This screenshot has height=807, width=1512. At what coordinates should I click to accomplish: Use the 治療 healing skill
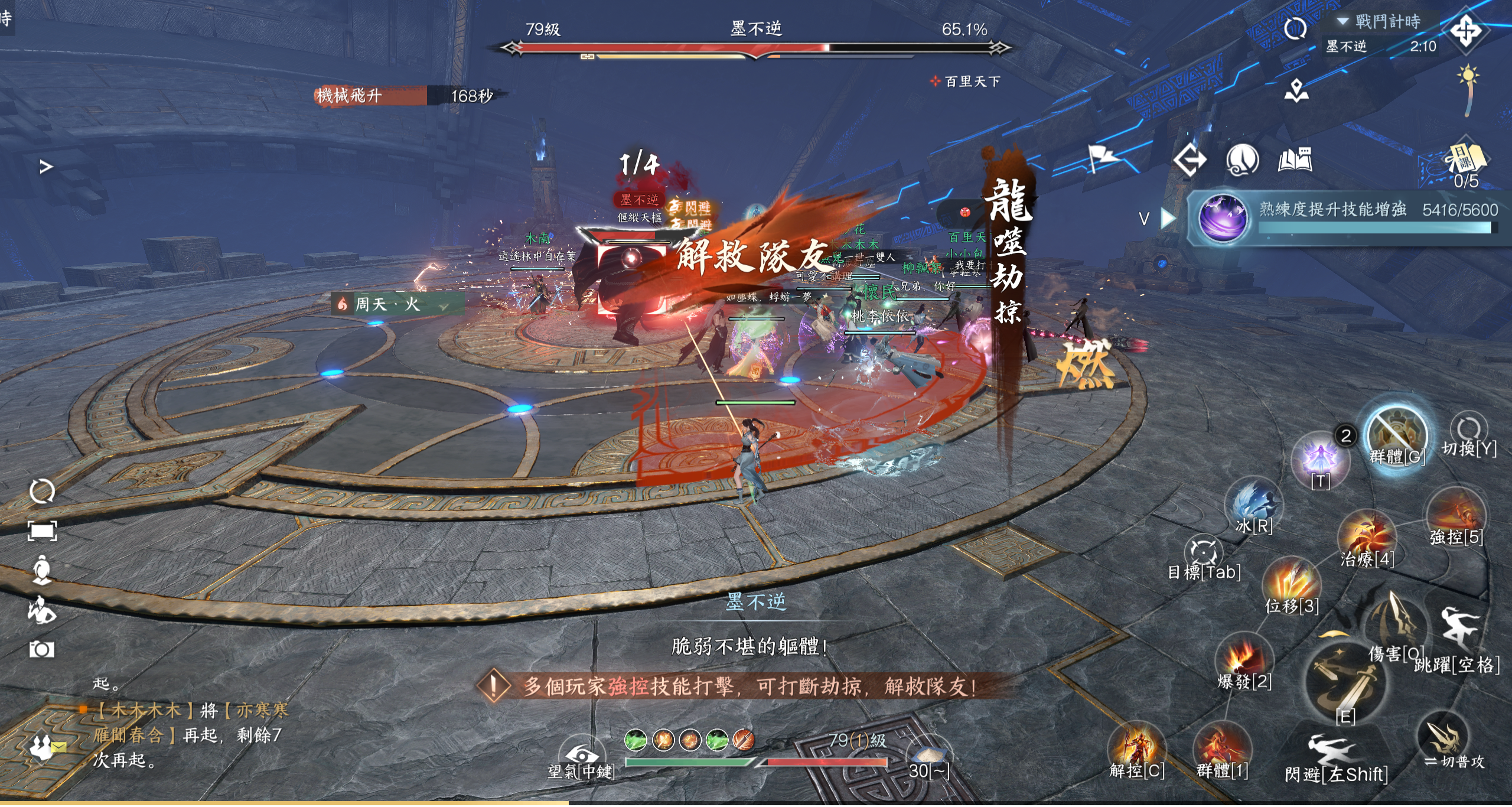(x=1367, y=538)
